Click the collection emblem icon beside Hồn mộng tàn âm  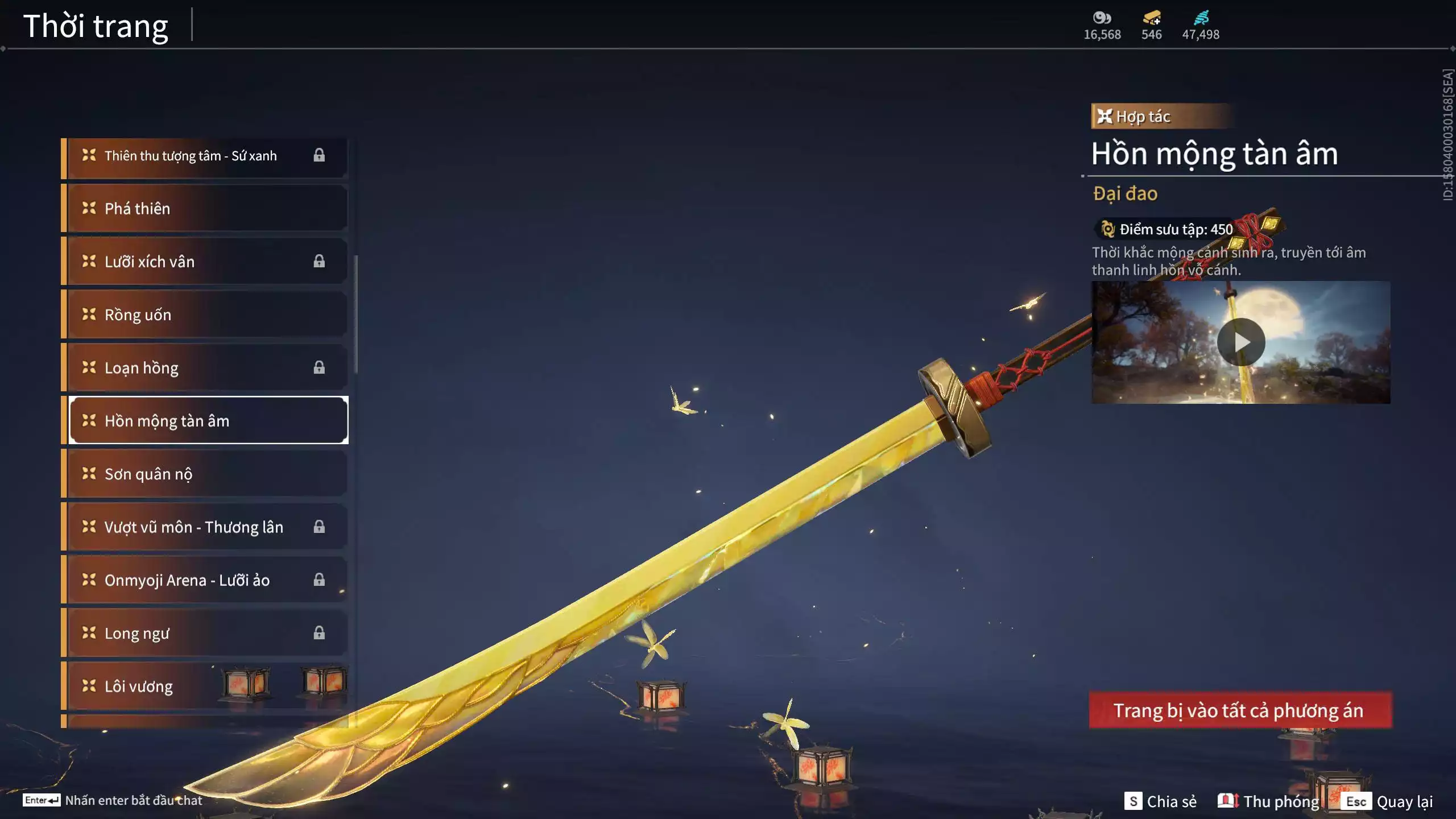click(88, 421)
